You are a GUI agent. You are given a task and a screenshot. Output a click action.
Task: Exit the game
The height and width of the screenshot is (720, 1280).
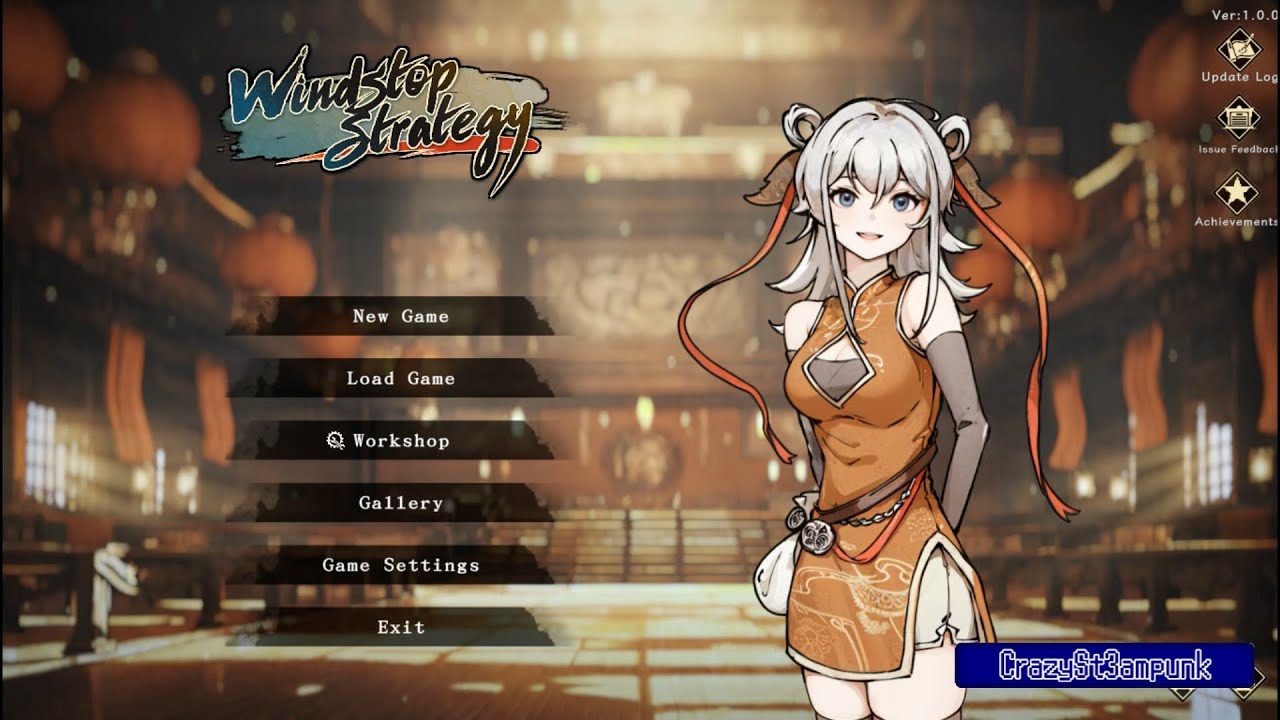click(x=399, y=626)
